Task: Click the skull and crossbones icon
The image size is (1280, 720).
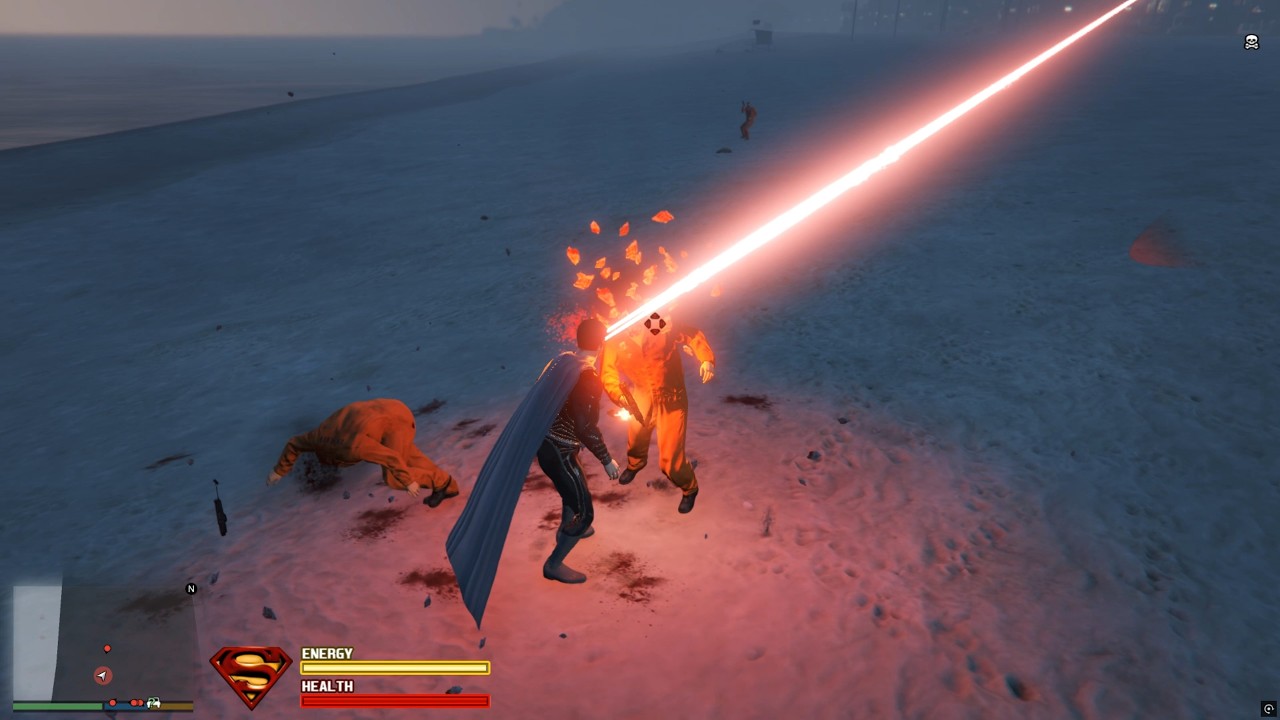Action: (x=1251, y=42)
